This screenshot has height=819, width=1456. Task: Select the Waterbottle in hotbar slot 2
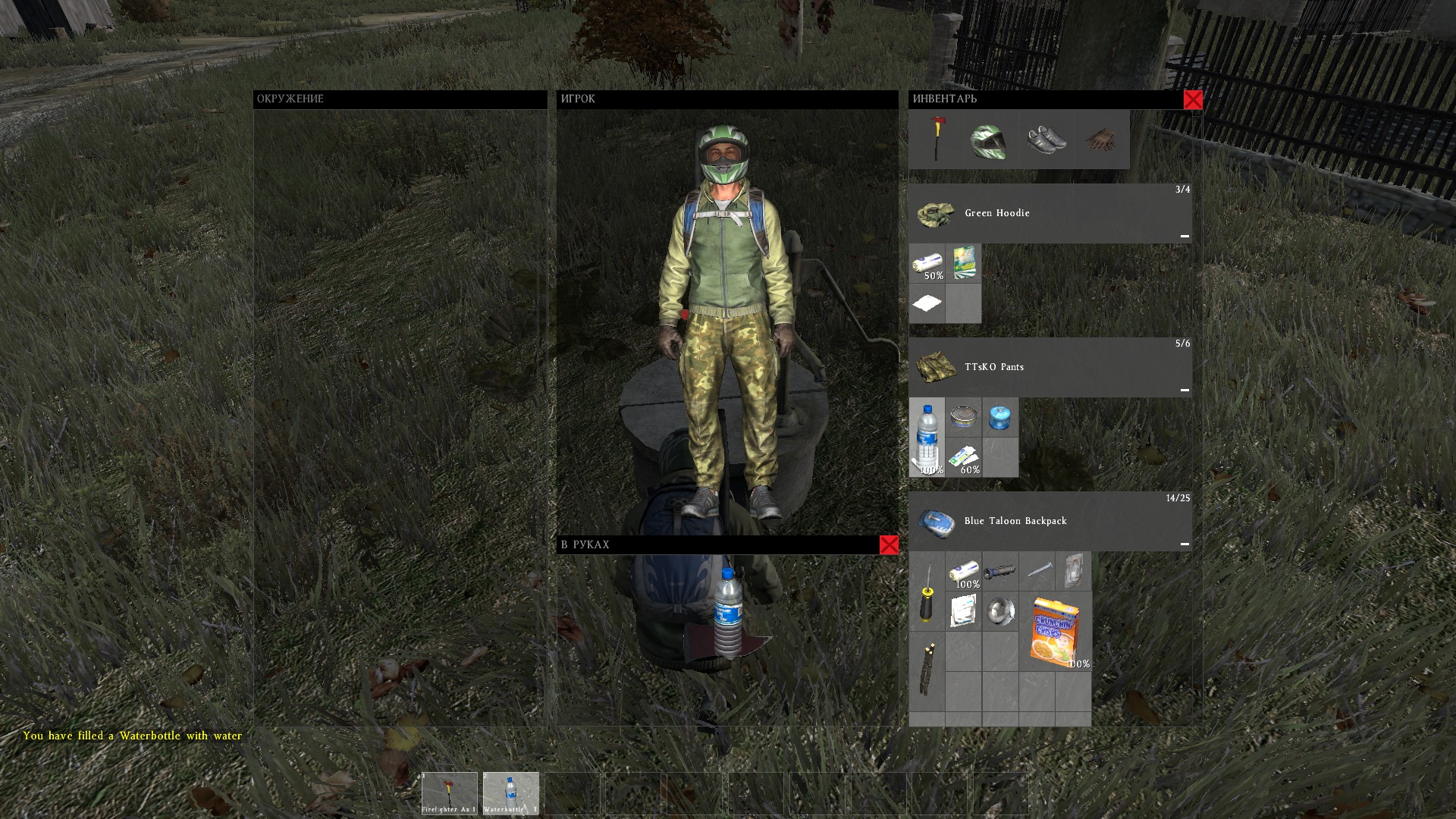510,793
